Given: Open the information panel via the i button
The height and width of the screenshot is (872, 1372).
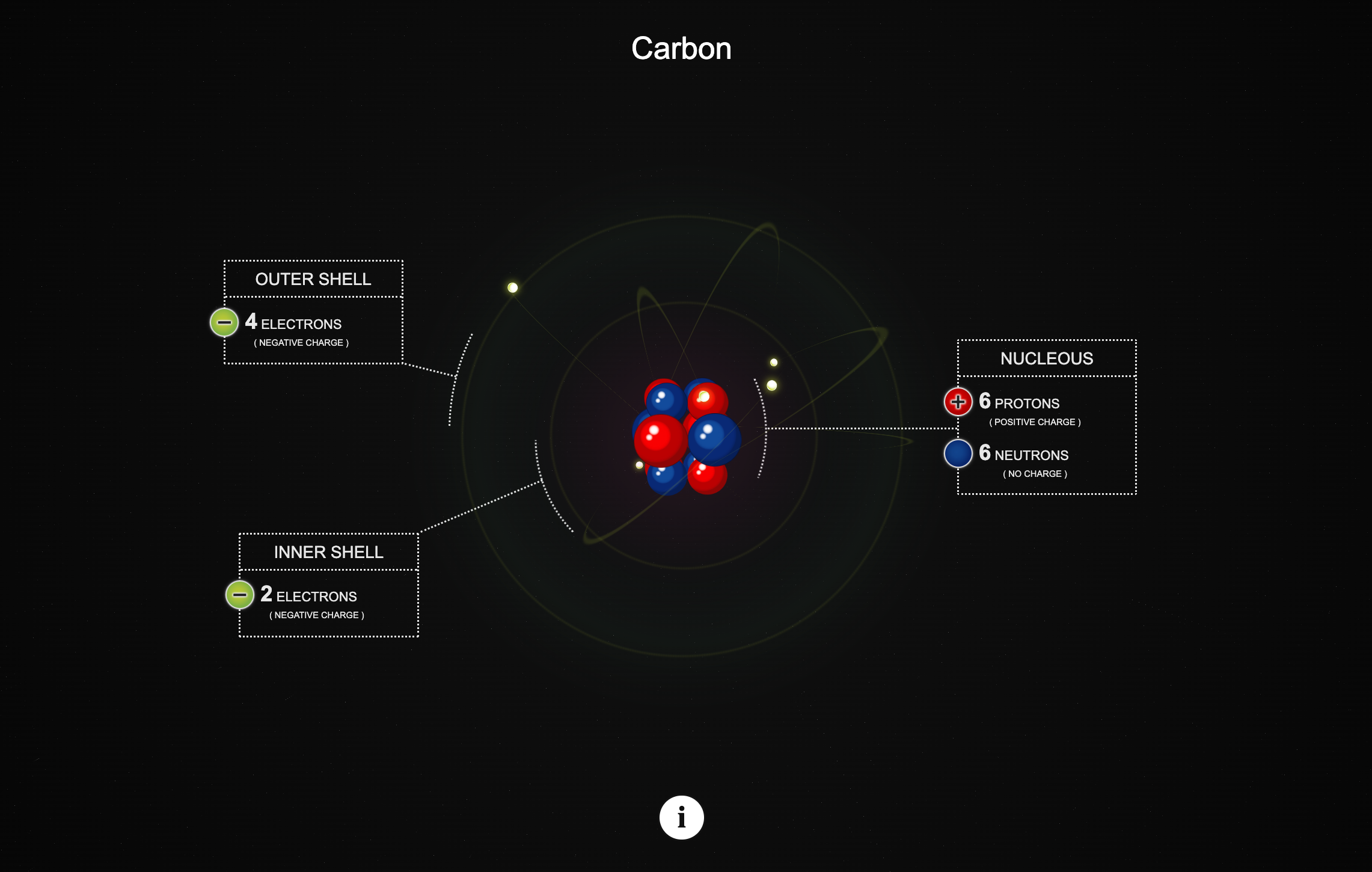Looking at the screenshot, I should (681, 817).
